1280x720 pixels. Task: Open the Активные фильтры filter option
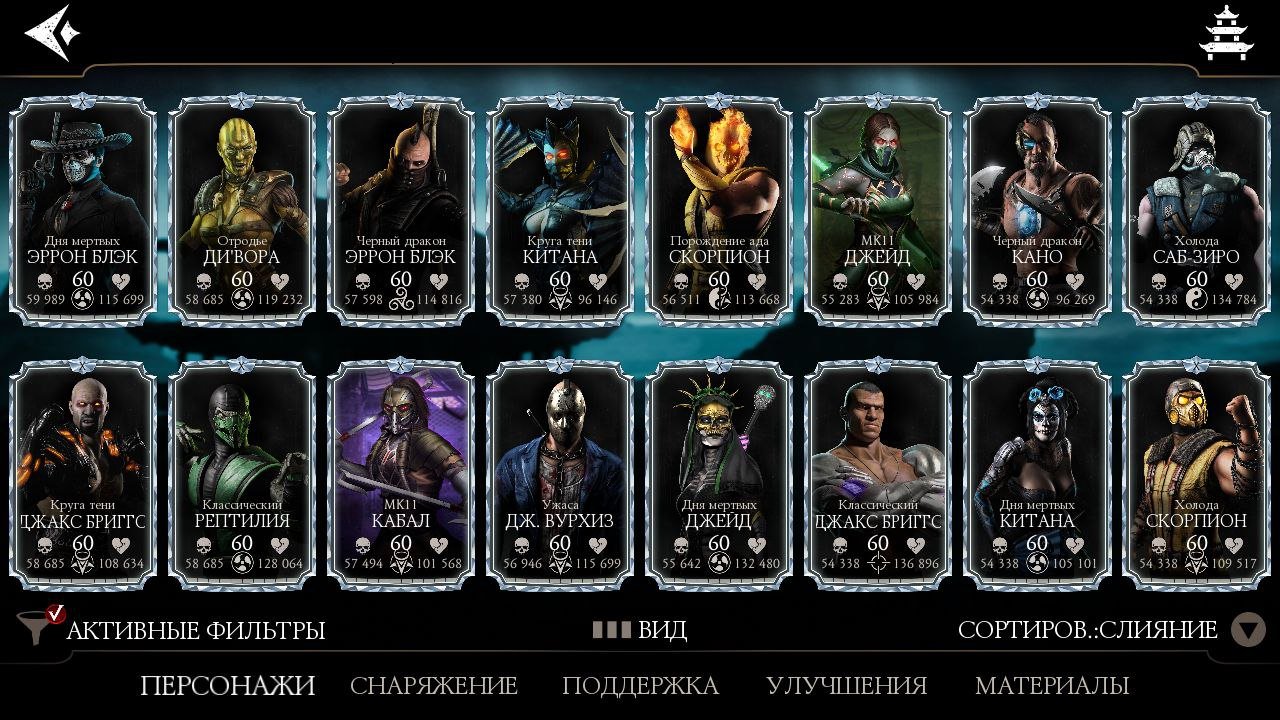(175, 630)
